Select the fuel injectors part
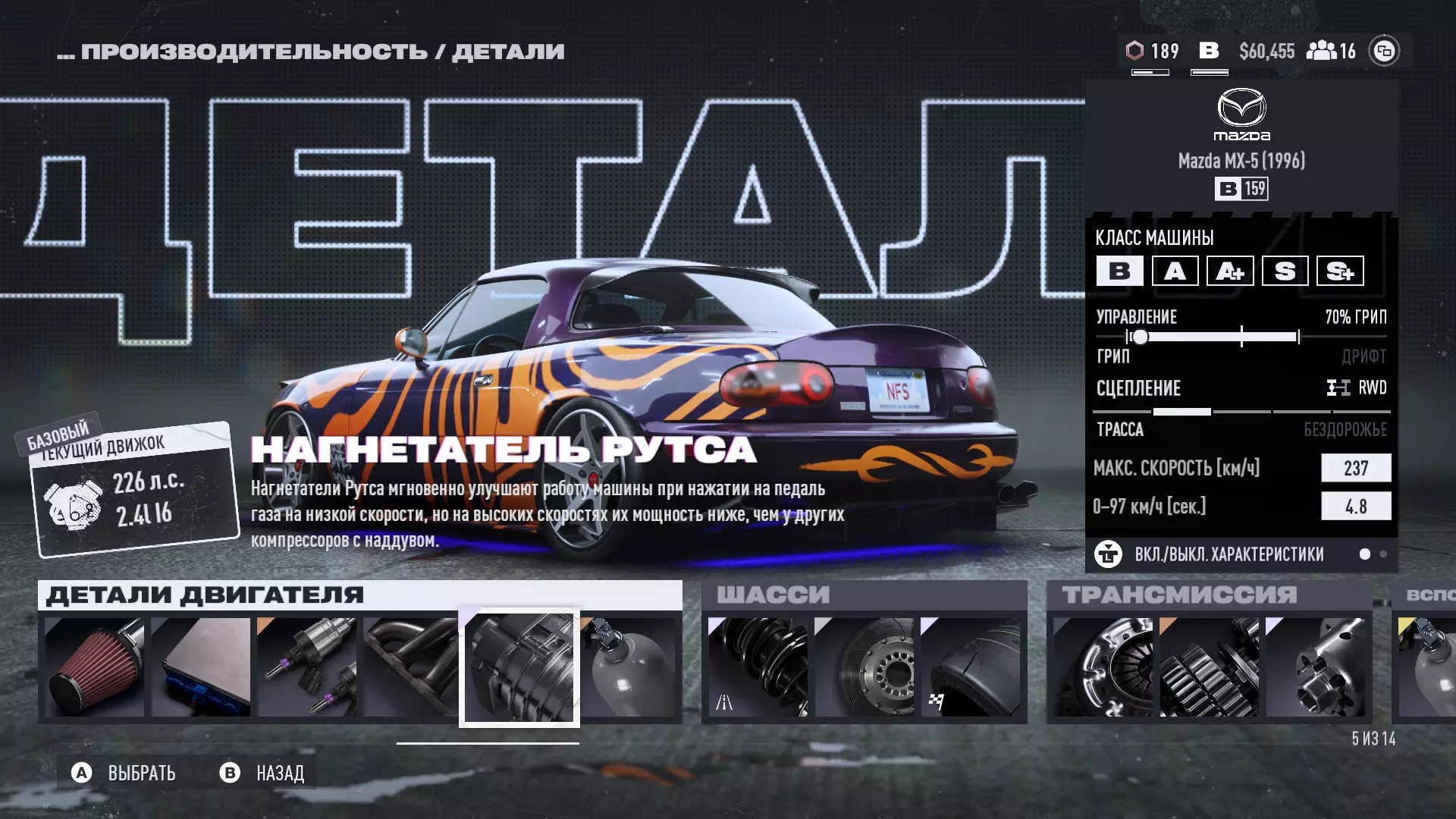Viewport: 1456px width, 819px height. [x=307, y=667]
